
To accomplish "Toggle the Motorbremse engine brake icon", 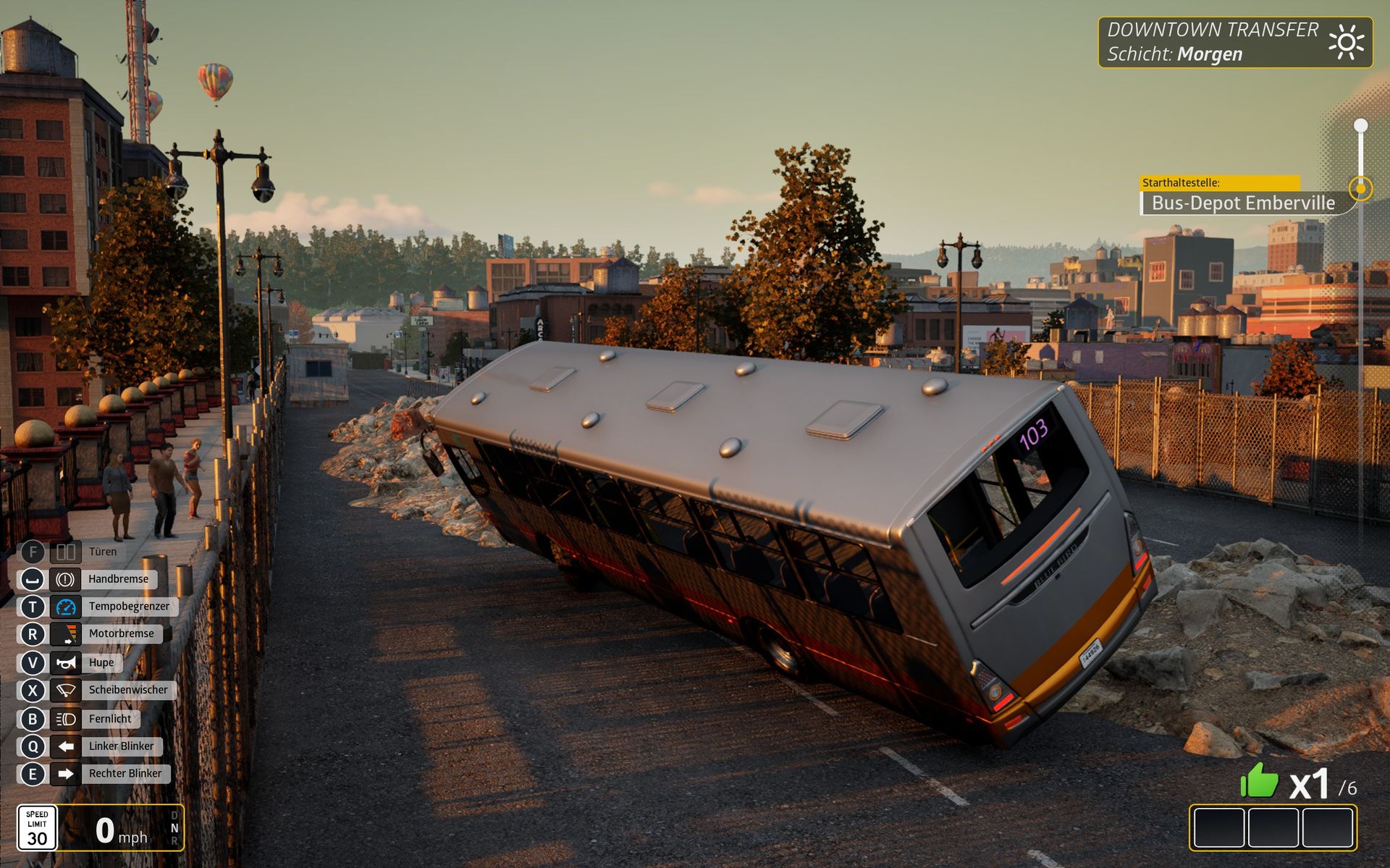I will [66, 634].
